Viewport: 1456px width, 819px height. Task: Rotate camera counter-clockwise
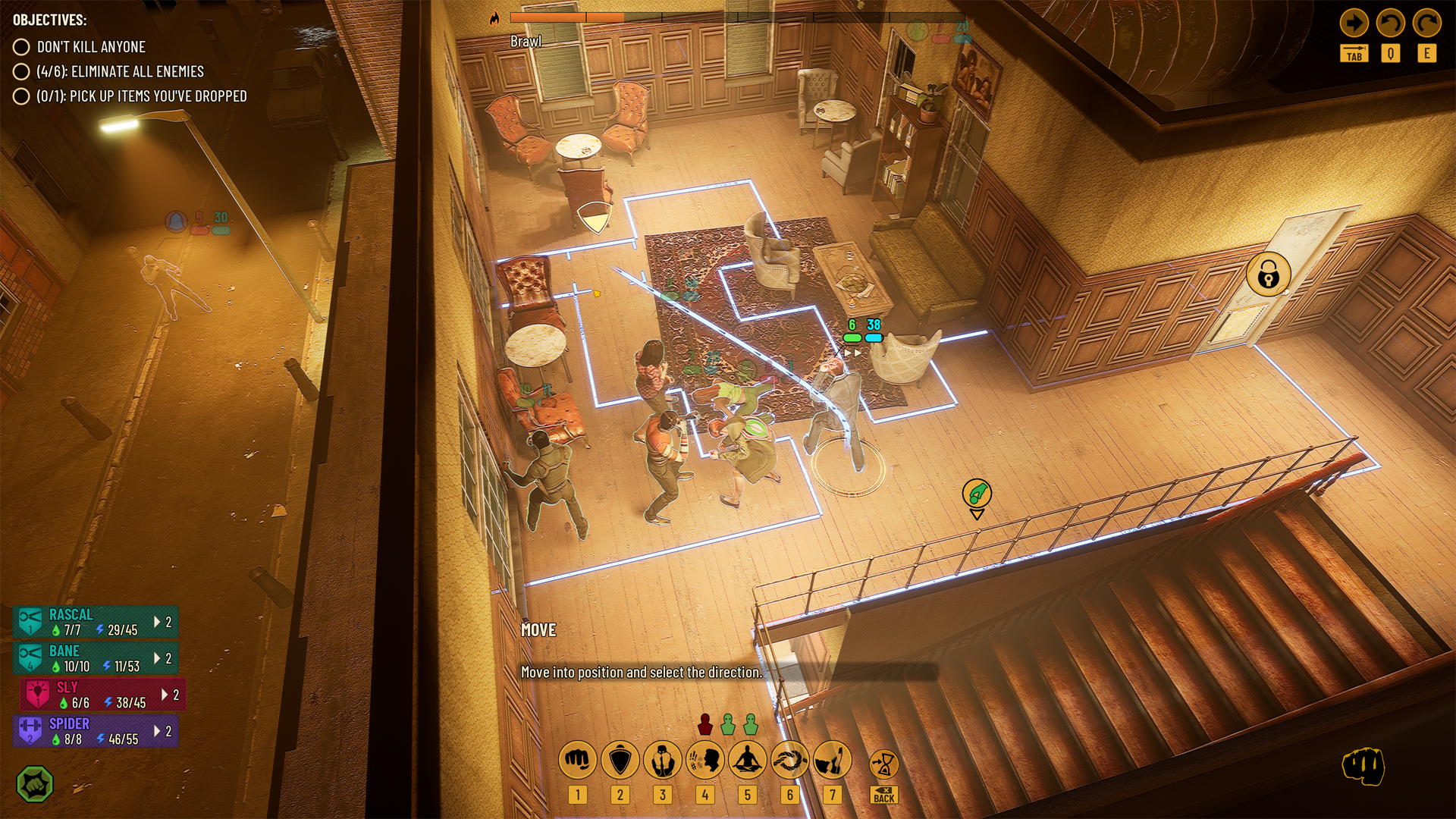(1390, 24)
